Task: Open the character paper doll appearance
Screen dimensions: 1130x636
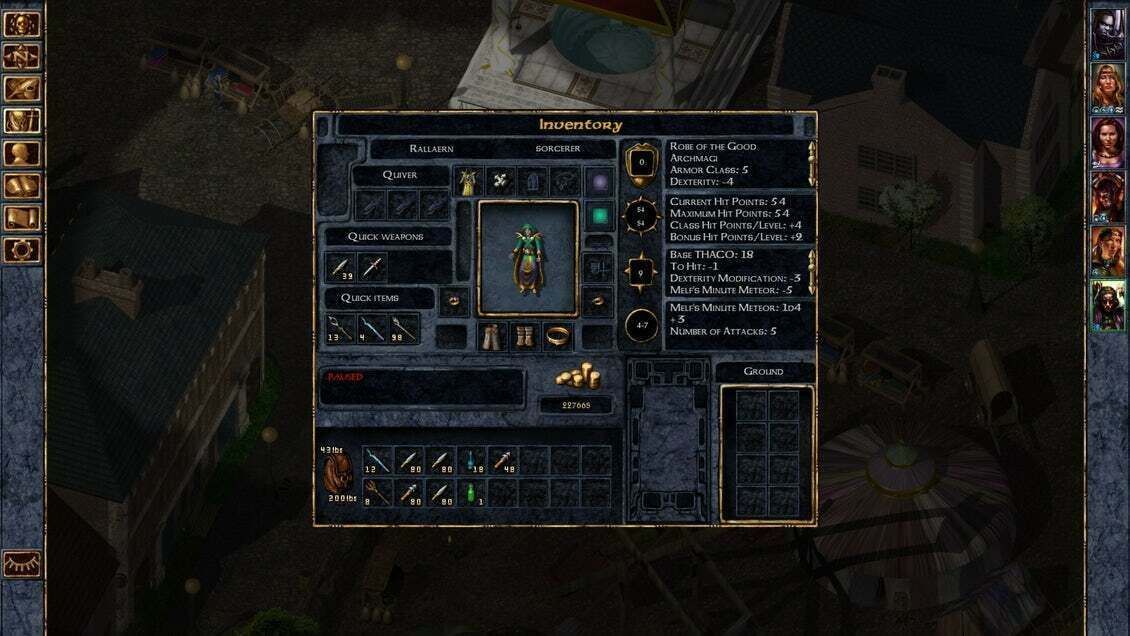Action: coord(527,257)
